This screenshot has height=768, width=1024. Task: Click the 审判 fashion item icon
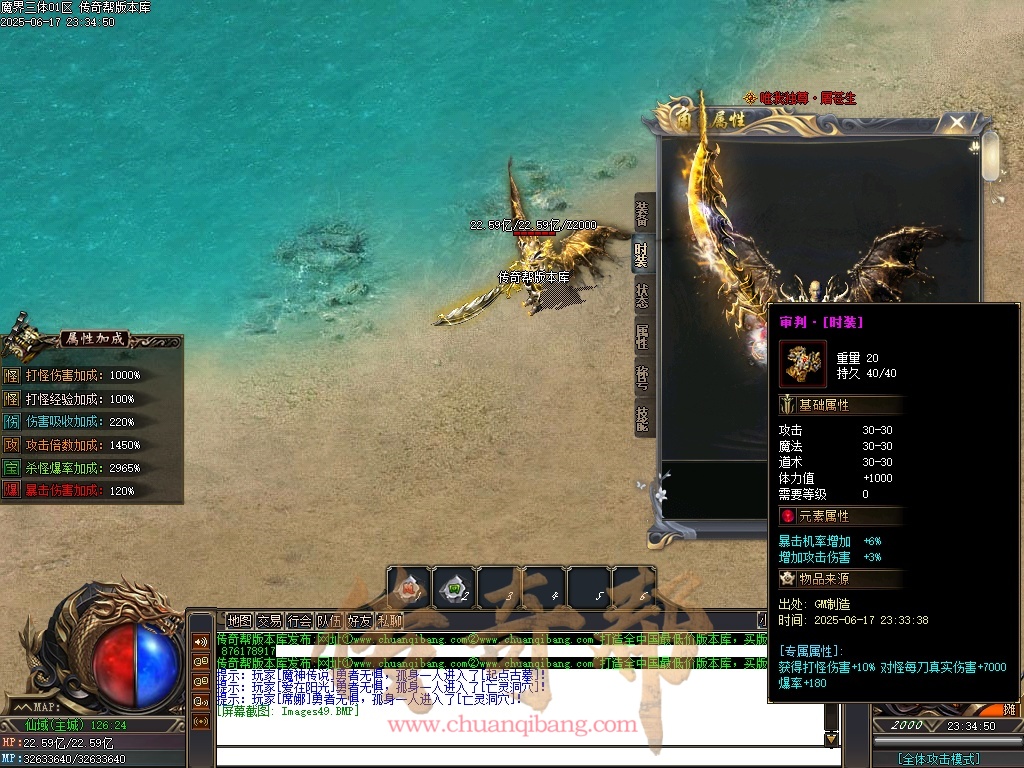[803, 364]
